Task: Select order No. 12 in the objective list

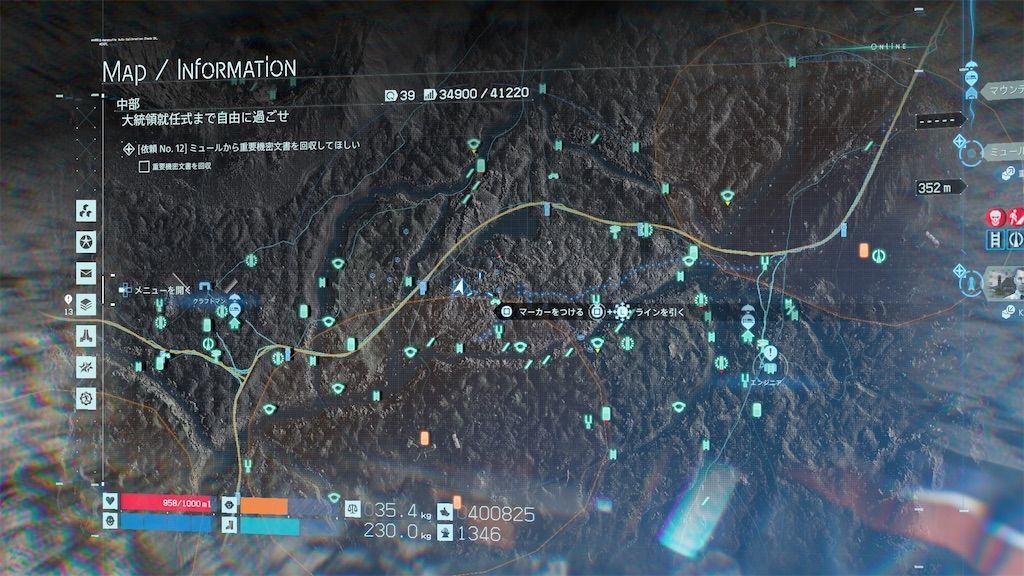Action: (x=240, y=147)
